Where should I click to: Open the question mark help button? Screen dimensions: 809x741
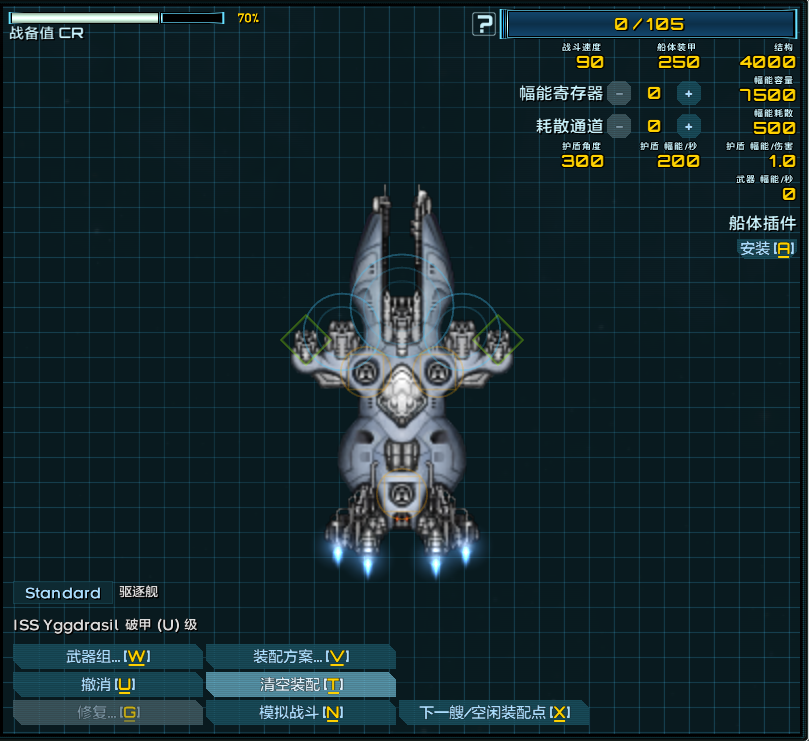coord(484,25)
